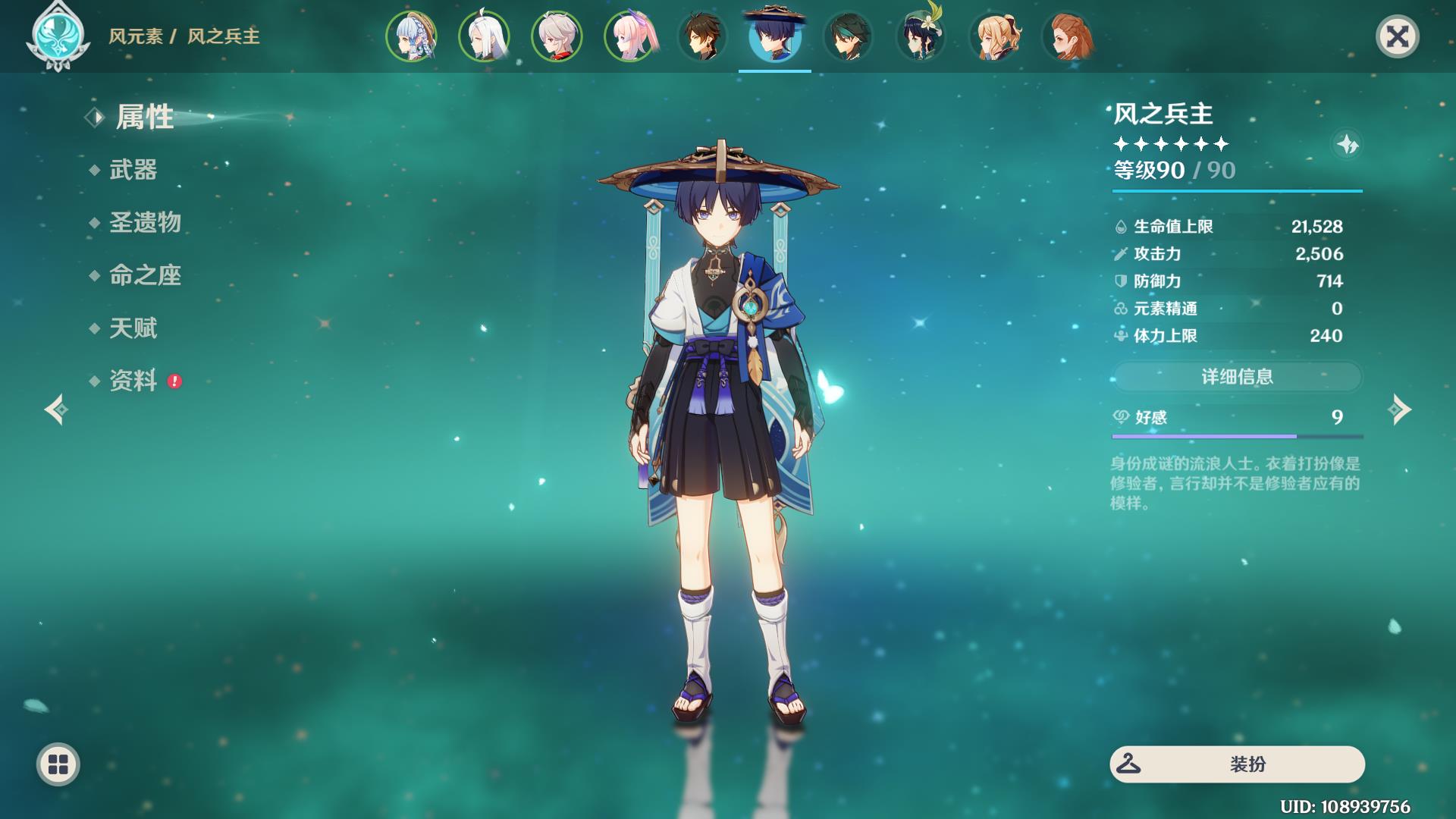Choose the blonde ponytail character portrait
Image resolution: width=1456 pixels, height=819 pixels.
tap(993, 36)
